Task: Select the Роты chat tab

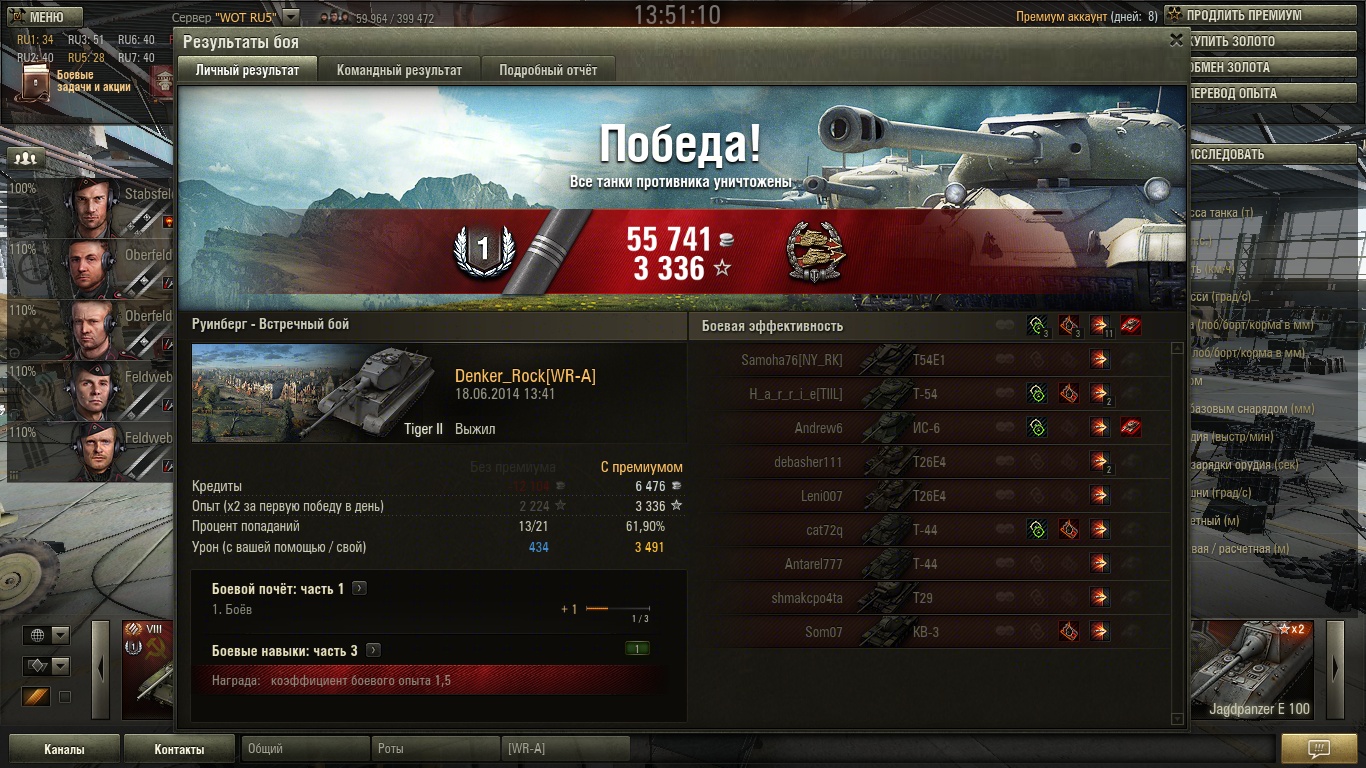Action: pos(434,748)
